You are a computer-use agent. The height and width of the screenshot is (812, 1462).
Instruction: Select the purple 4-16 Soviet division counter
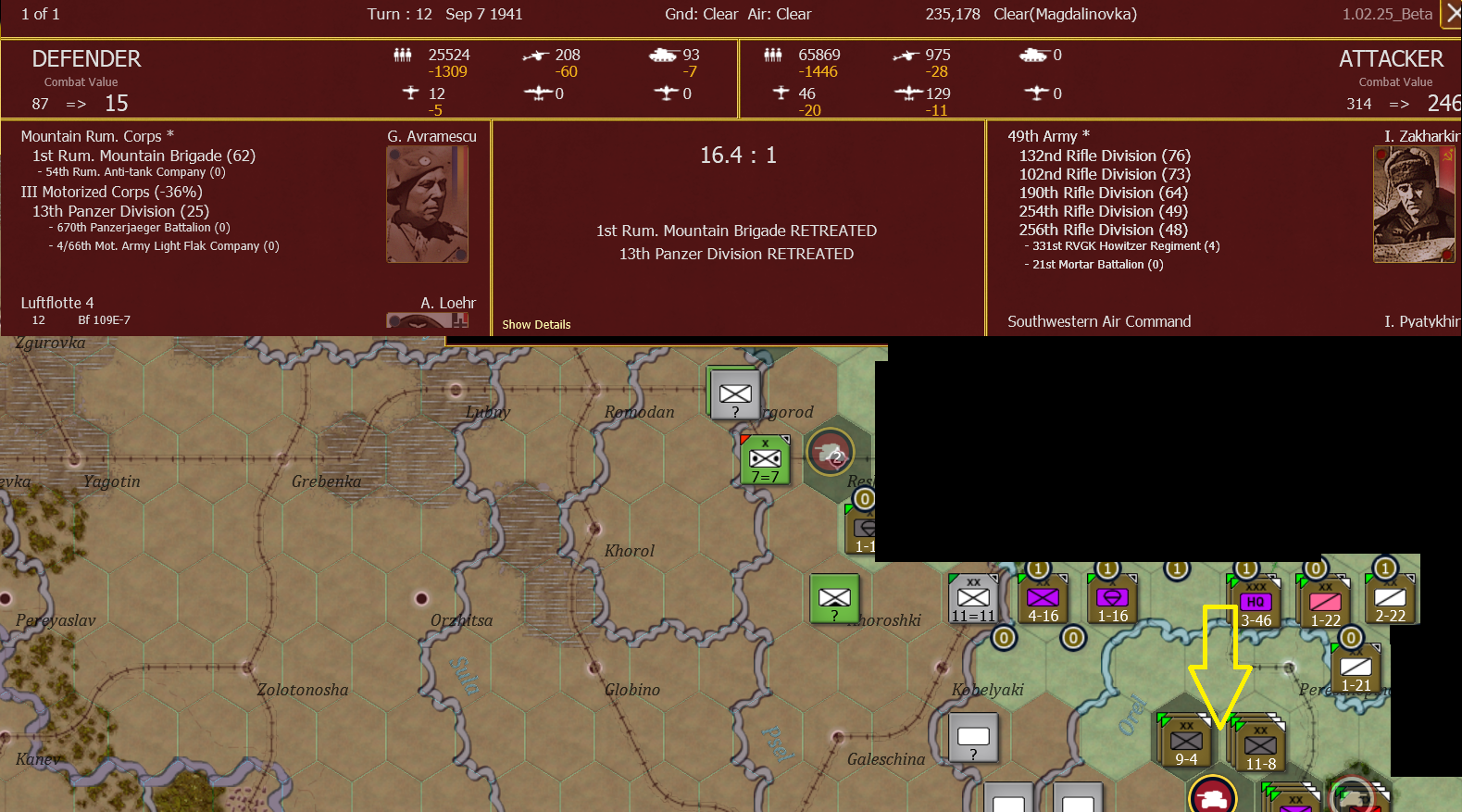[x=1043, y=596]
